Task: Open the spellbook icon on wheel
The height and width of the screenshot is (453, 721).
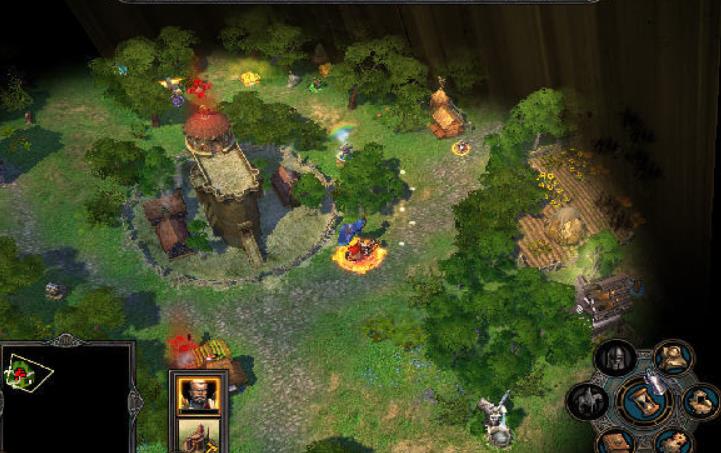Action: coord(617,441)
